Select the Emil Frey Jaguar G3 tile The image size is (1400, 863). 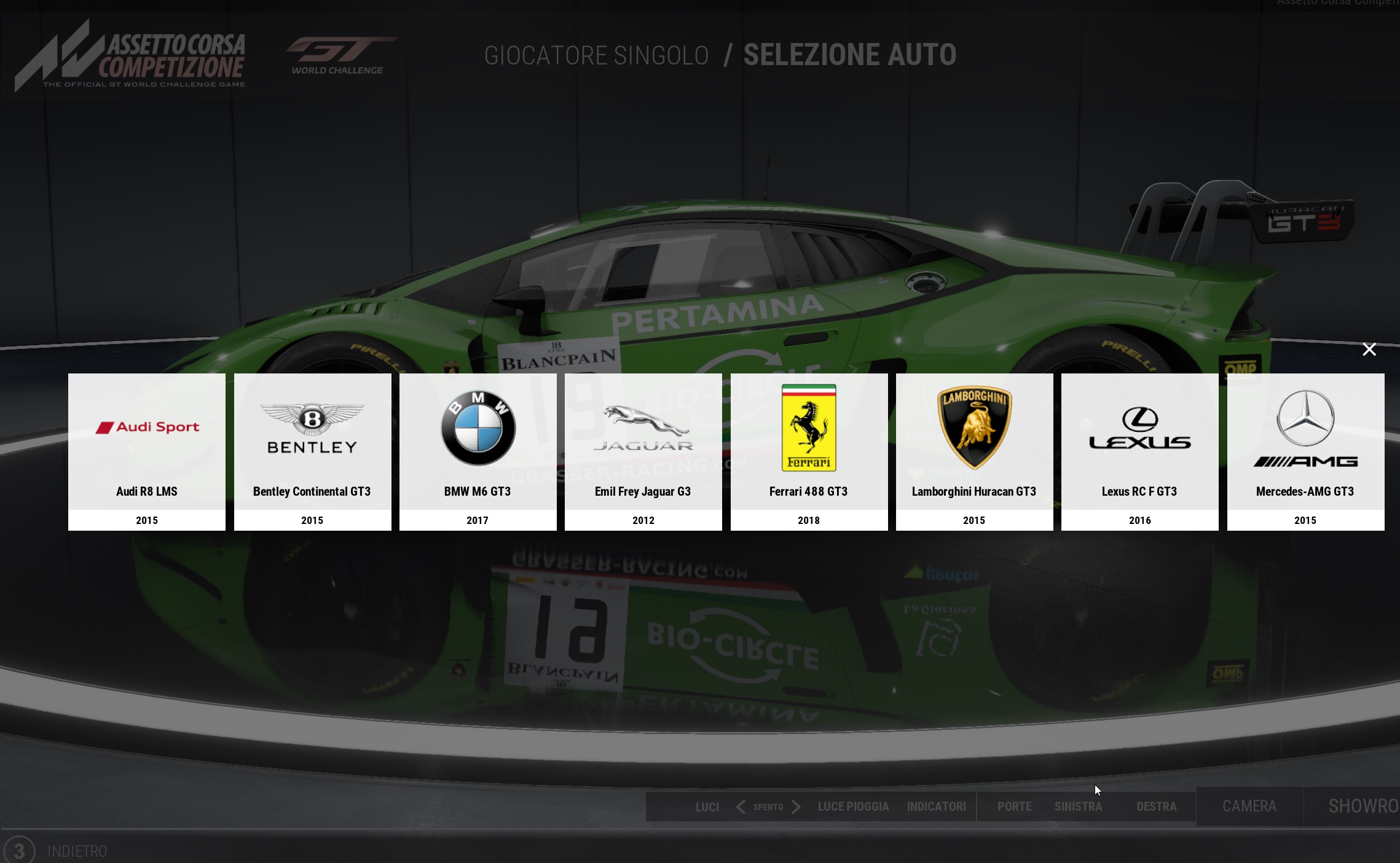point(643,451)
